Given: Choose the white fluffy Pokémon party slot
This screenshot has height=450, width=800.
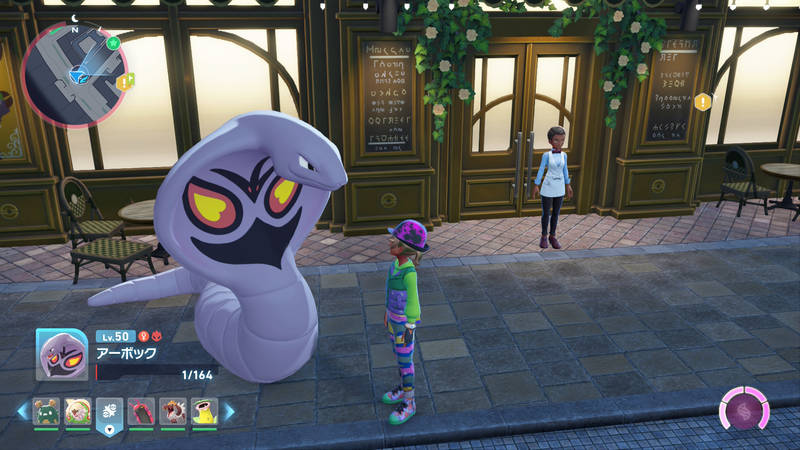Looking at the screenshot, I should click(78, 411).
